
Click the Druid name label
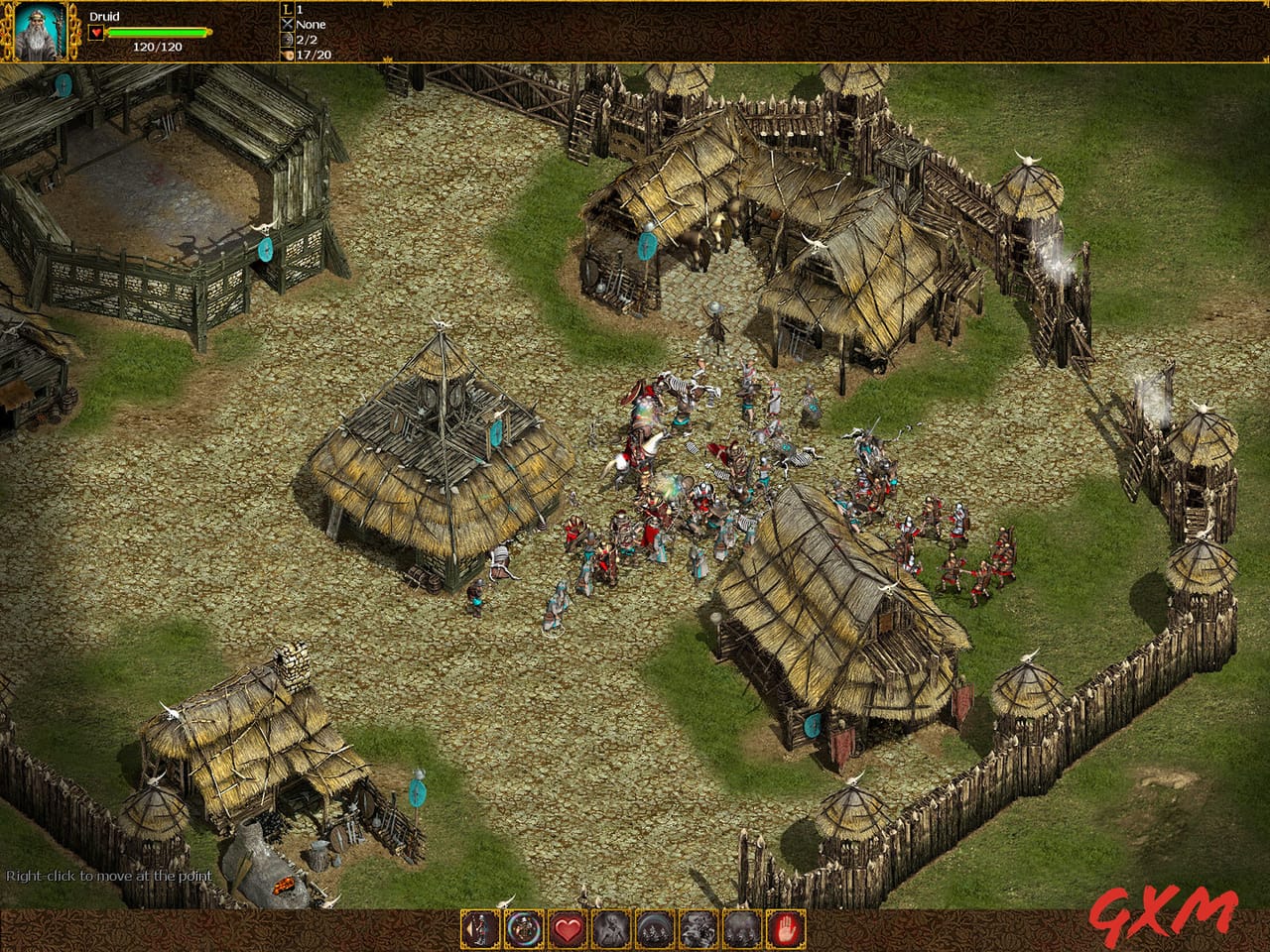click(104, 16)
